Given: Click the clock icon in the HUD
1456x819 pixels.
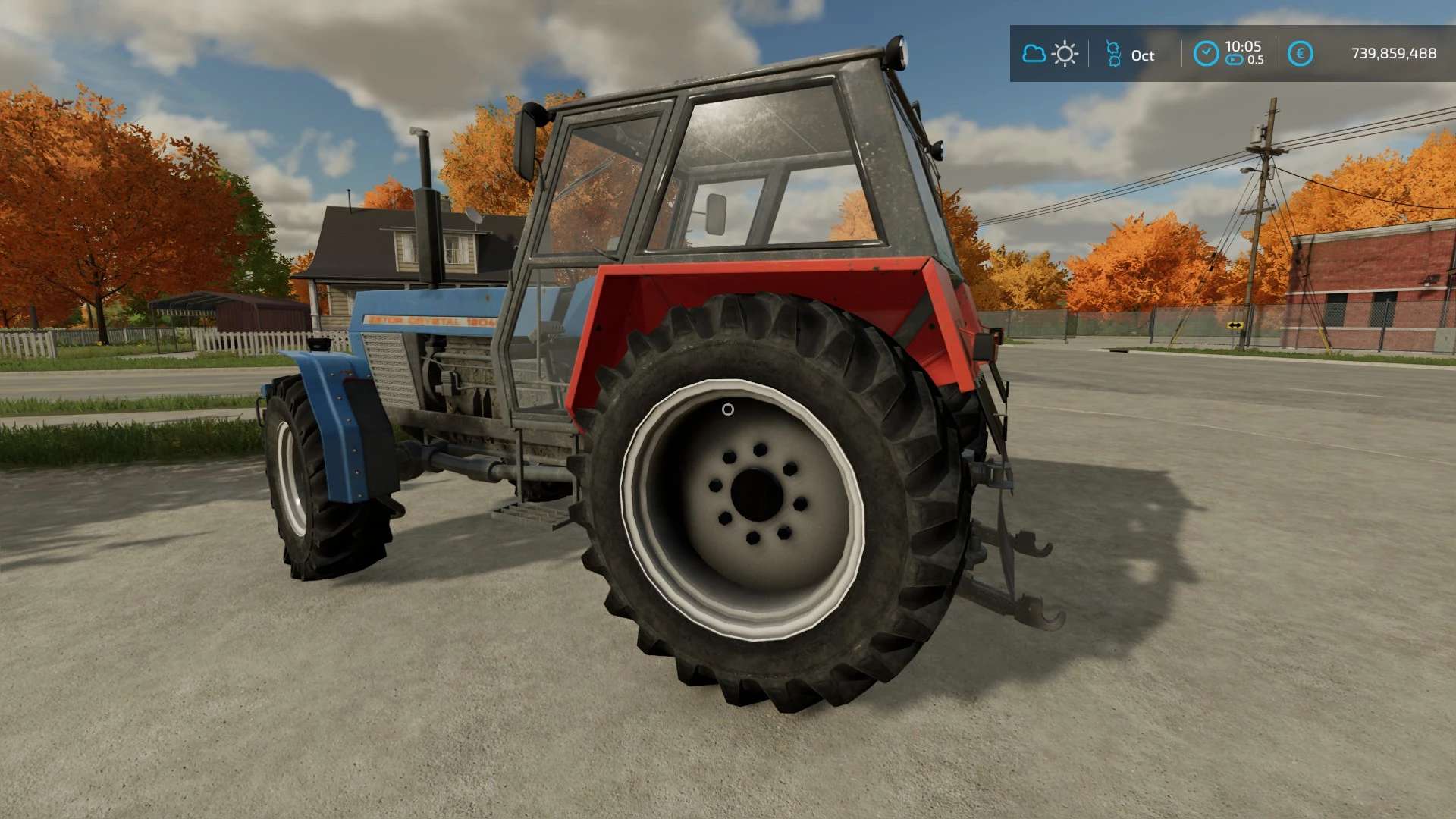Looking at the screenshot, I should click(1206, 54).
